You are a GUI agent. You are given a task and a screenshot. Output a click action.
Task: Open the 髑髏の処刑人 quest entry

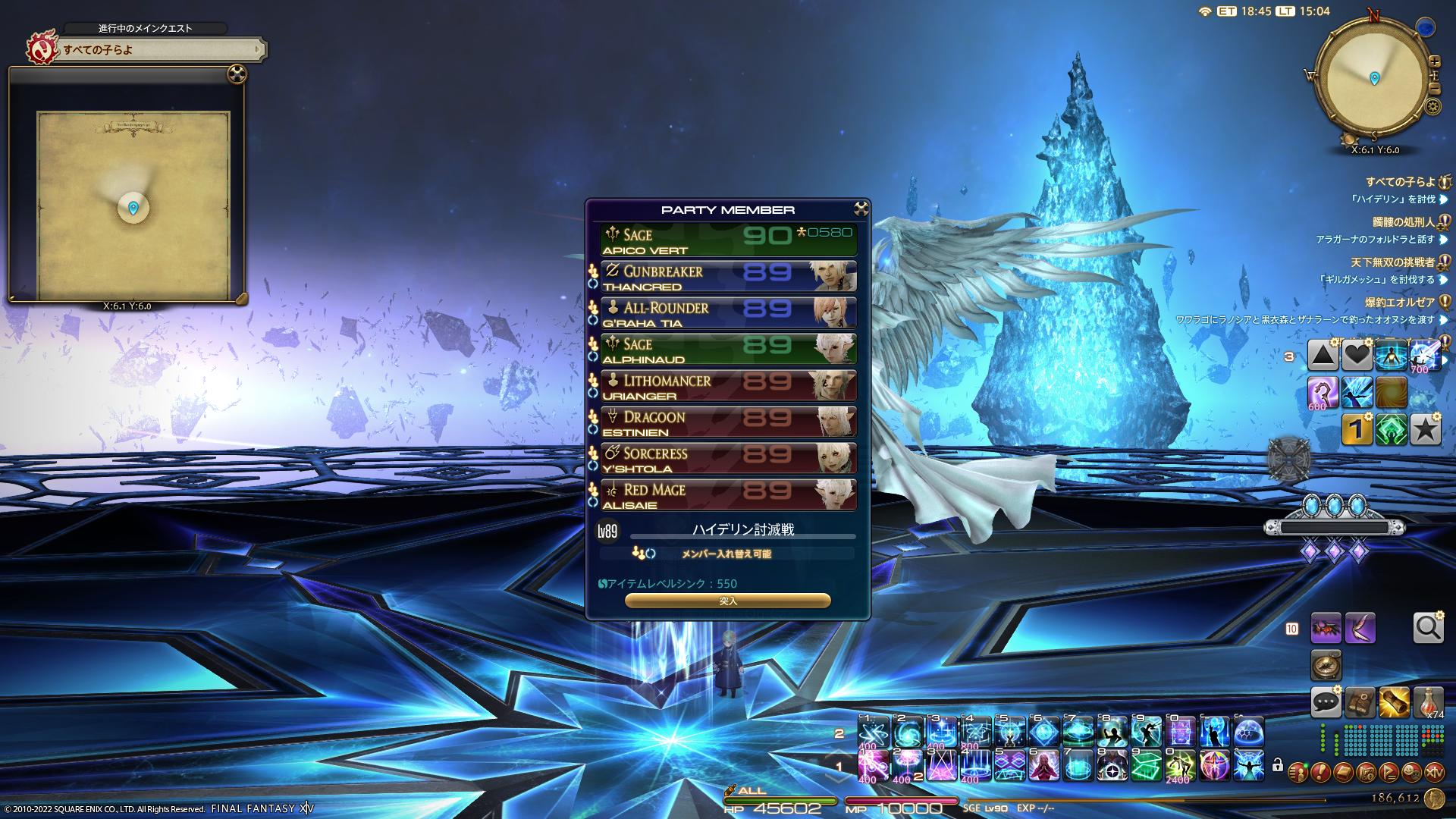tap(1403, 222)
